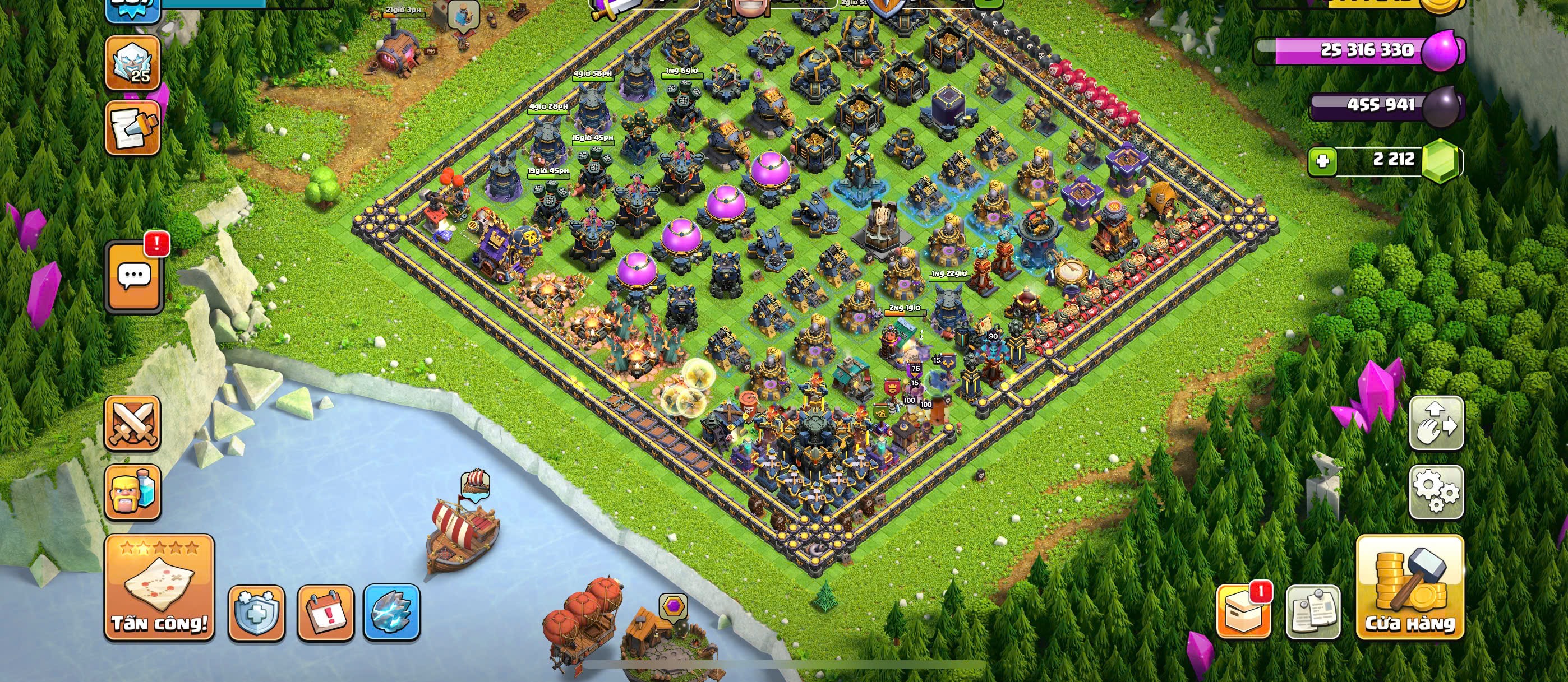The height and width of the screenshot is (682, 1568).
Task: Open the crossed swords clan war button
Action: coord(133,423)
